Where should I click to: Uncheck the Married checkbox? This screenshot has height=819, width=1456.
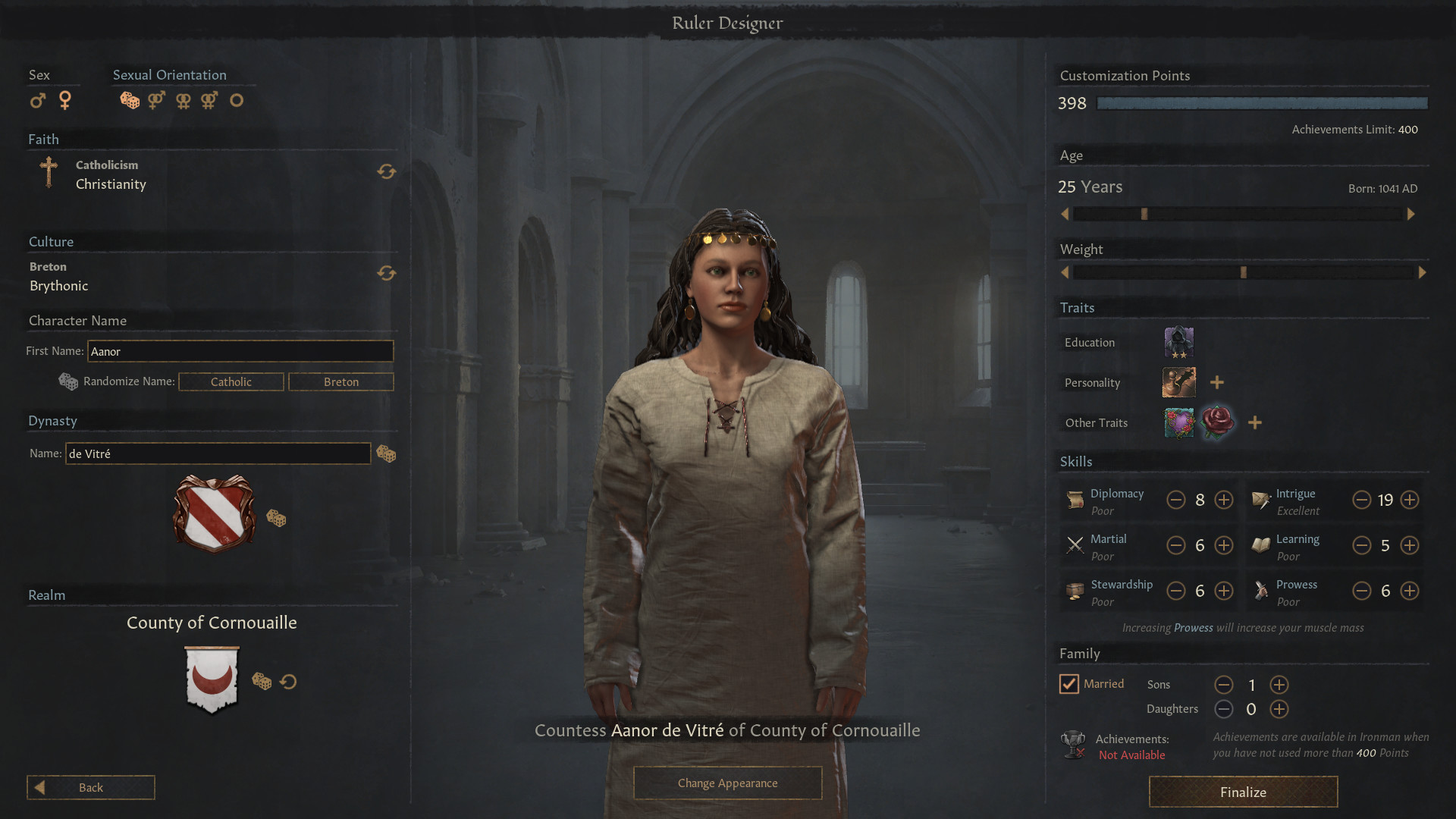pyautogui.click(x=1069, y=683)
